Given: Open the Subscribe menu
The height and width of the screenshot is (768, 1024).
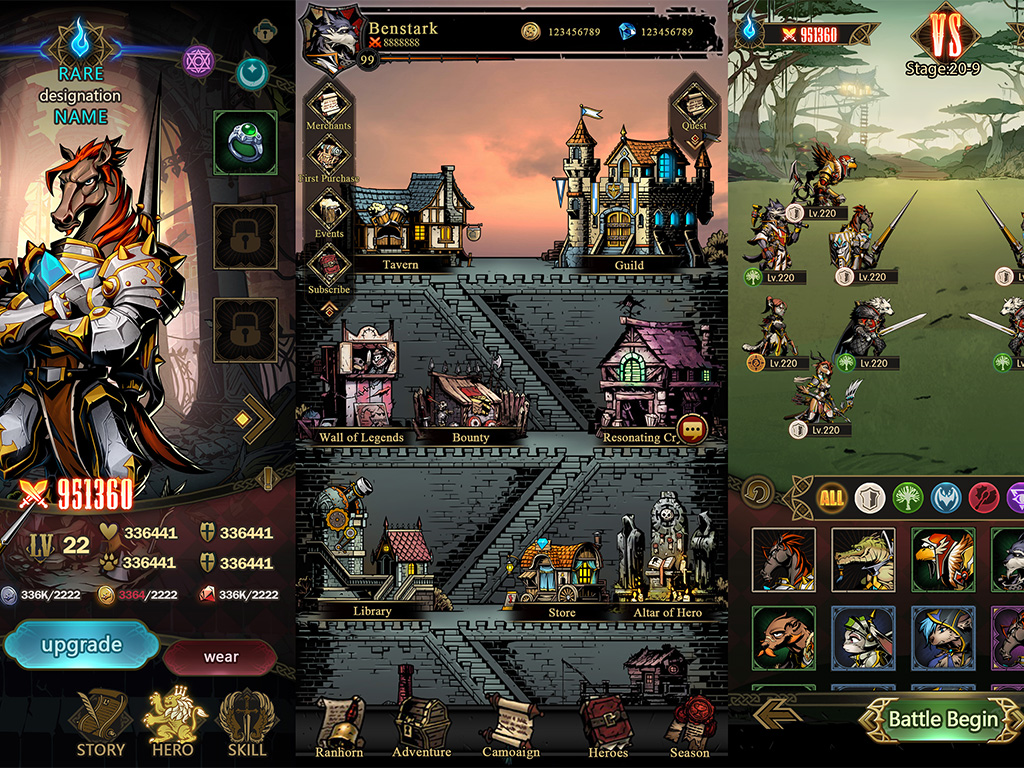Looking at the screenshot, I should (x=328, y=268).
